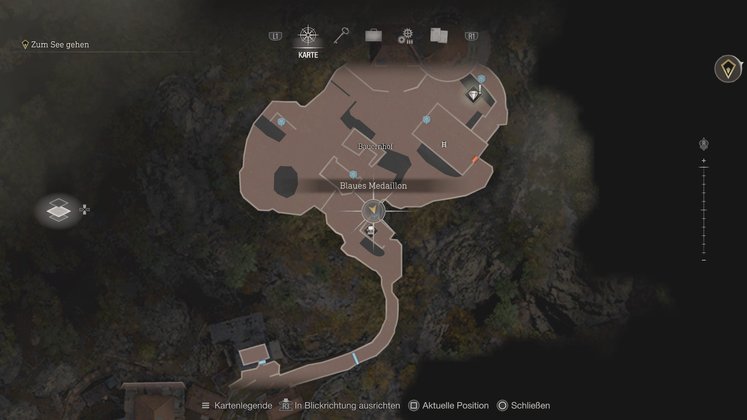The image size is (747, 420).
Task: Select the 'Zum See gehen' objective
Action: (x=59, y=45)
